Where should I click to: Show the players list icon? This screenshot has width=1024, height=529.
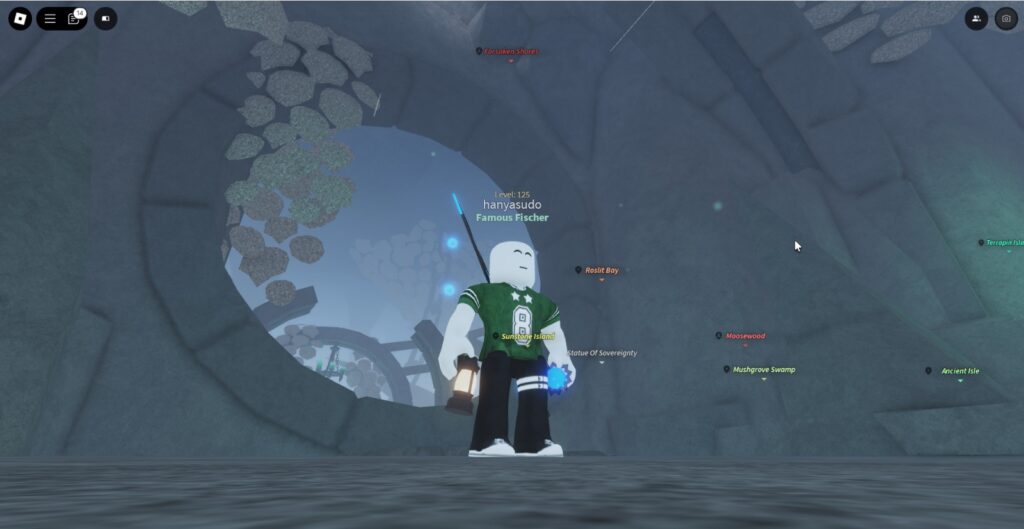976,19
